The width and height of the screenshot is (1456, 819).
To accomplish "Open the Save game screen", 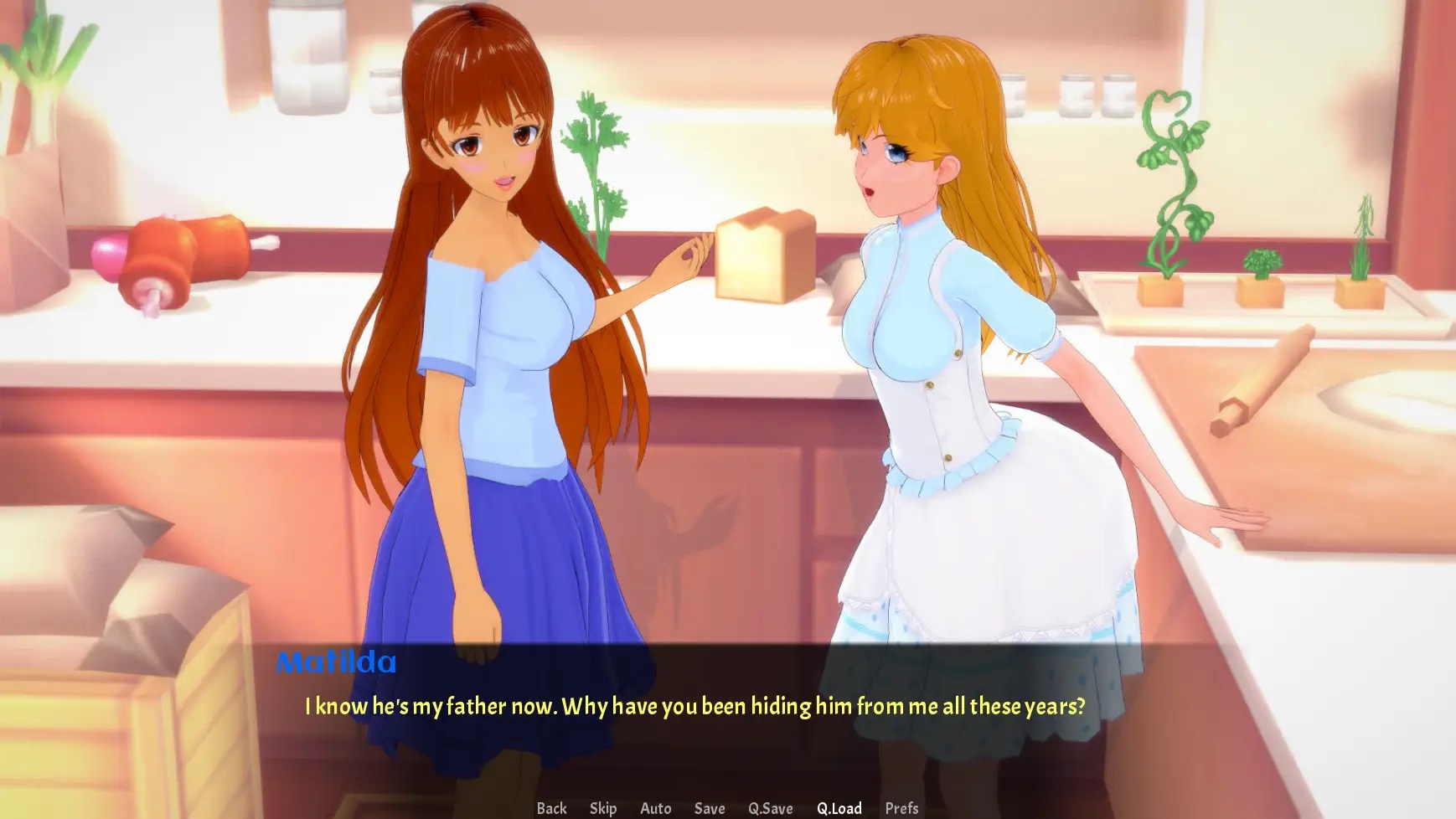I will pos(709,808).
